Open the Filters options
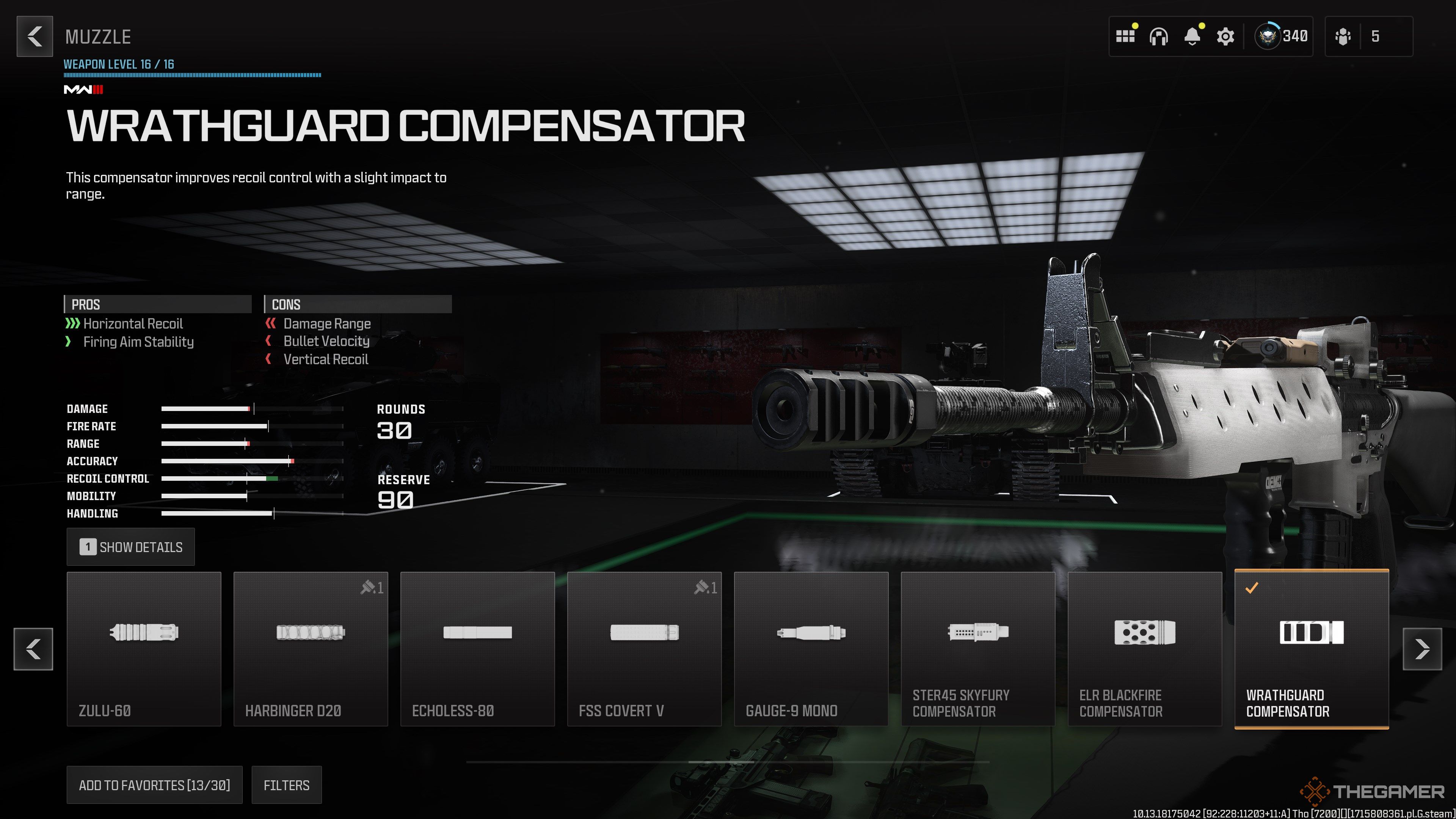Viewport: 1456px width, 819px height. click(x=286, y=784)
